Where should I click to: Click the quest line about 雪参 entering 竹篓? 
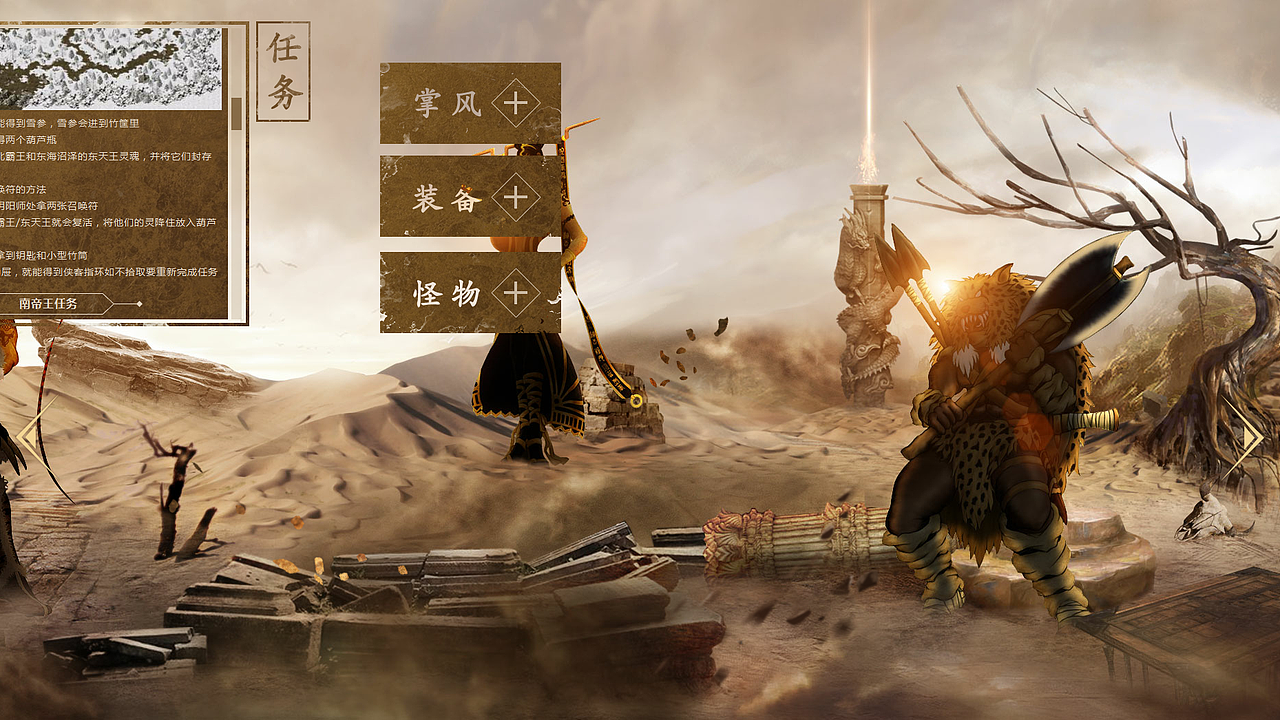point(70,121)
